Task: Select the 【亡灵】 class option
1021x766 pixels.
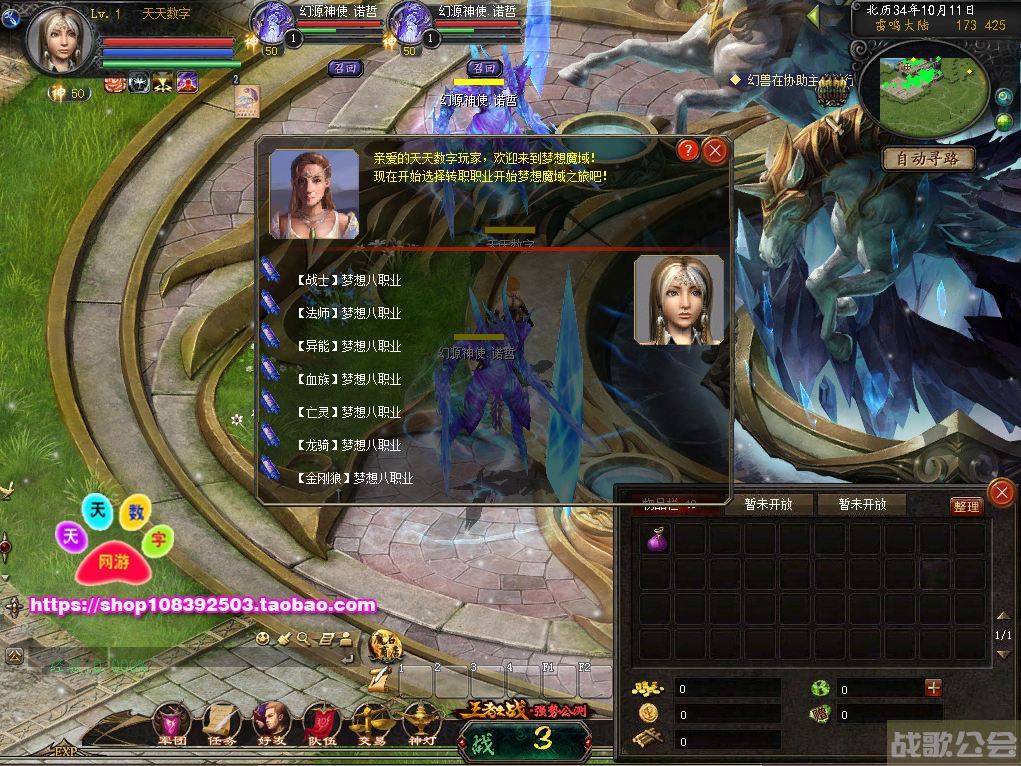Action: click(x=348, y=412)
